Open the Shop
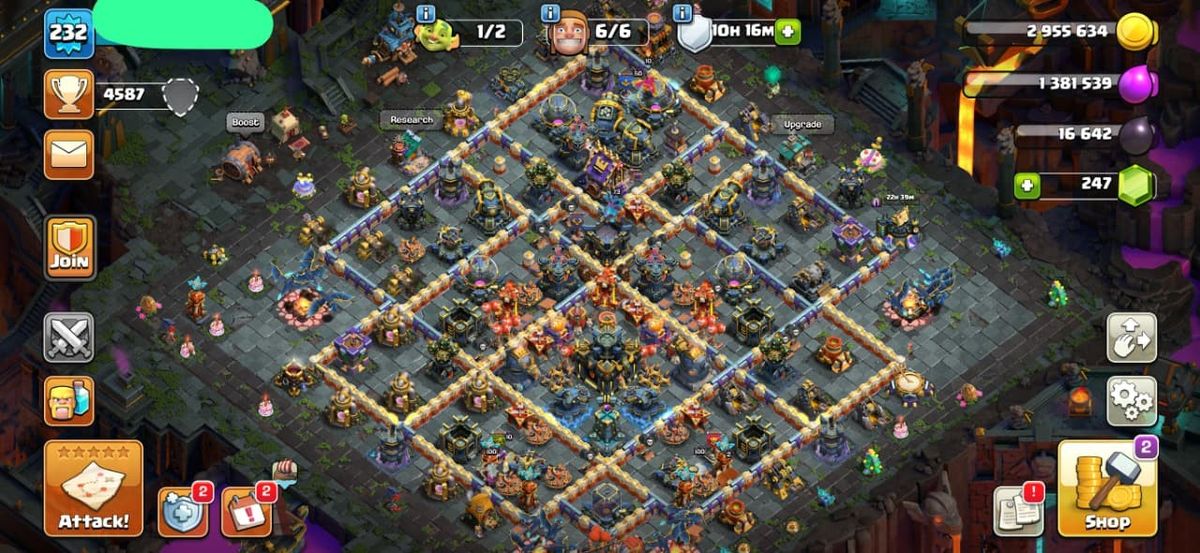Screen dimensions: 1200x553 (x=1106, y=489)
